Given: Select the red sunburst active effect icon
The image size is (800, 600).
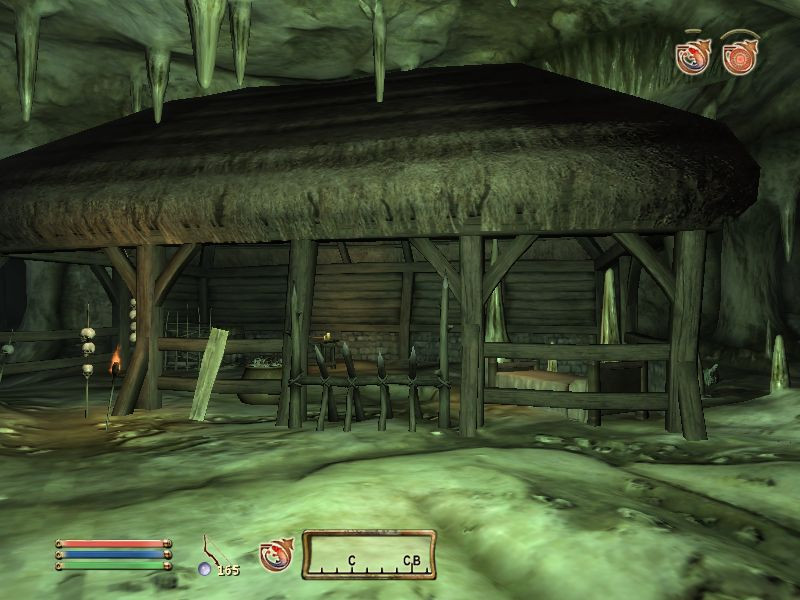Looking at the screenshot, I should (740, 57).
